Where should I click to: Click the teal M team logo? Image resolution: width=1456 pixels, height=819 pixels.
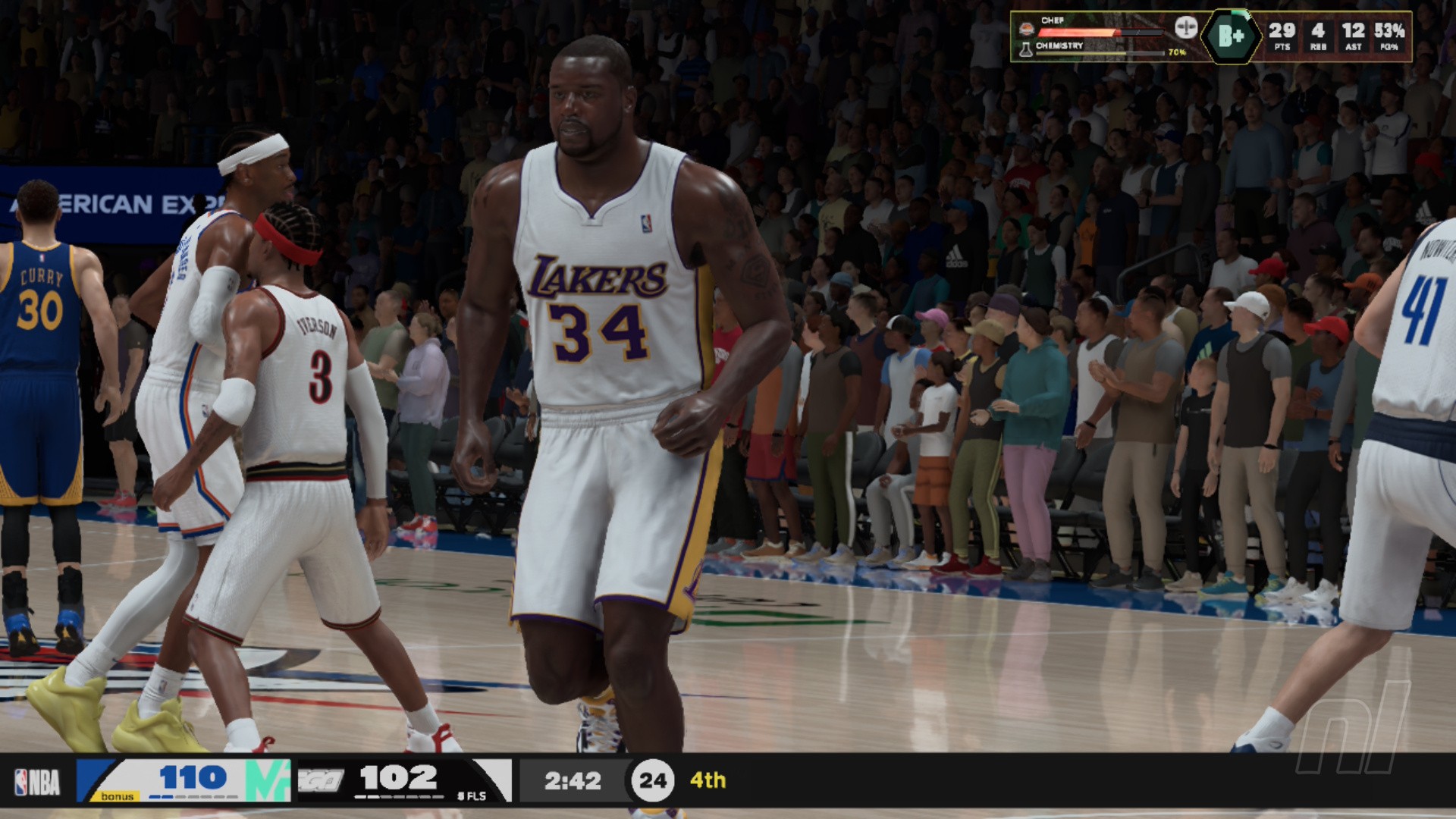[268, 780]
